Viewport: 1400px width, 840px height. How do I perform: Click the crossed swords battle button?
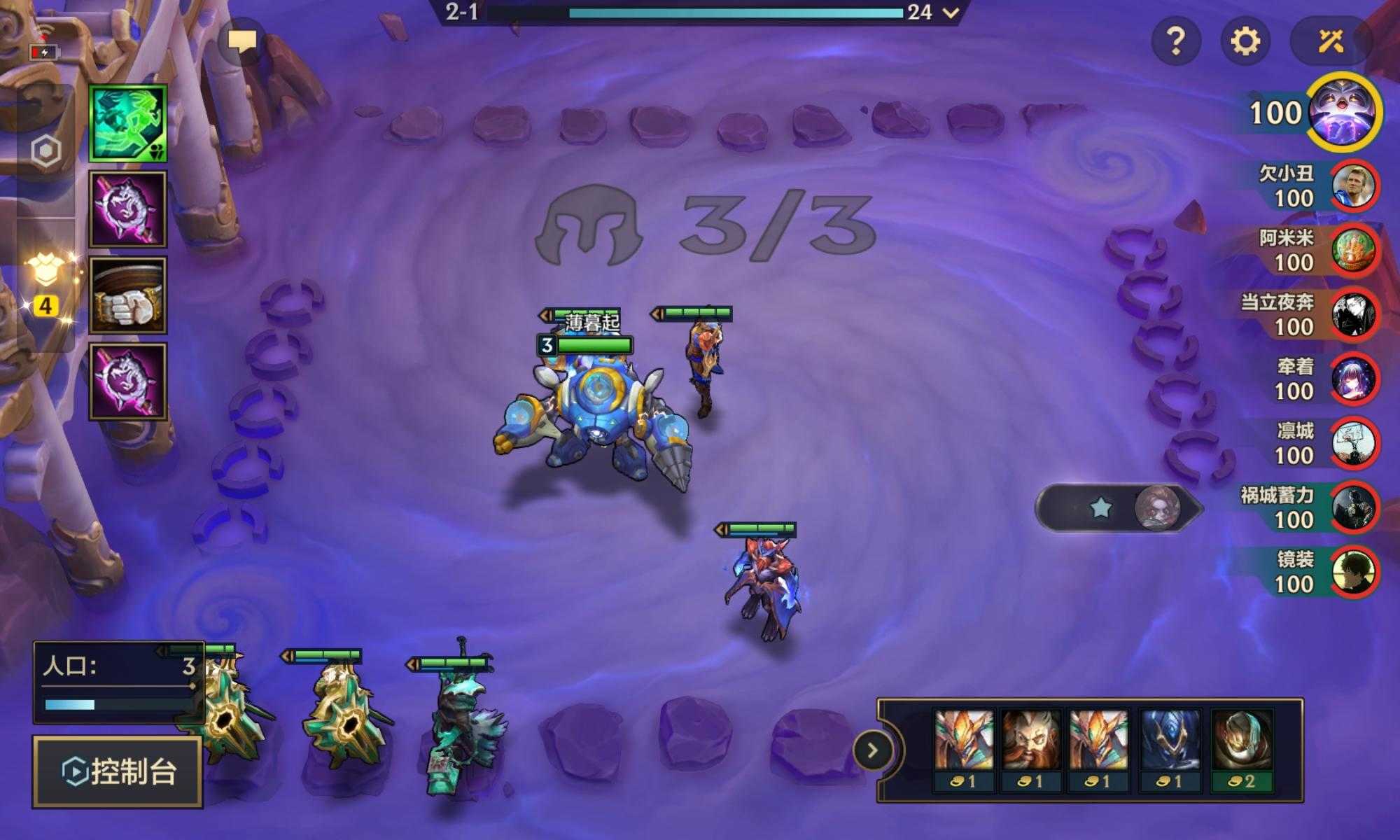pos(1331,42)
